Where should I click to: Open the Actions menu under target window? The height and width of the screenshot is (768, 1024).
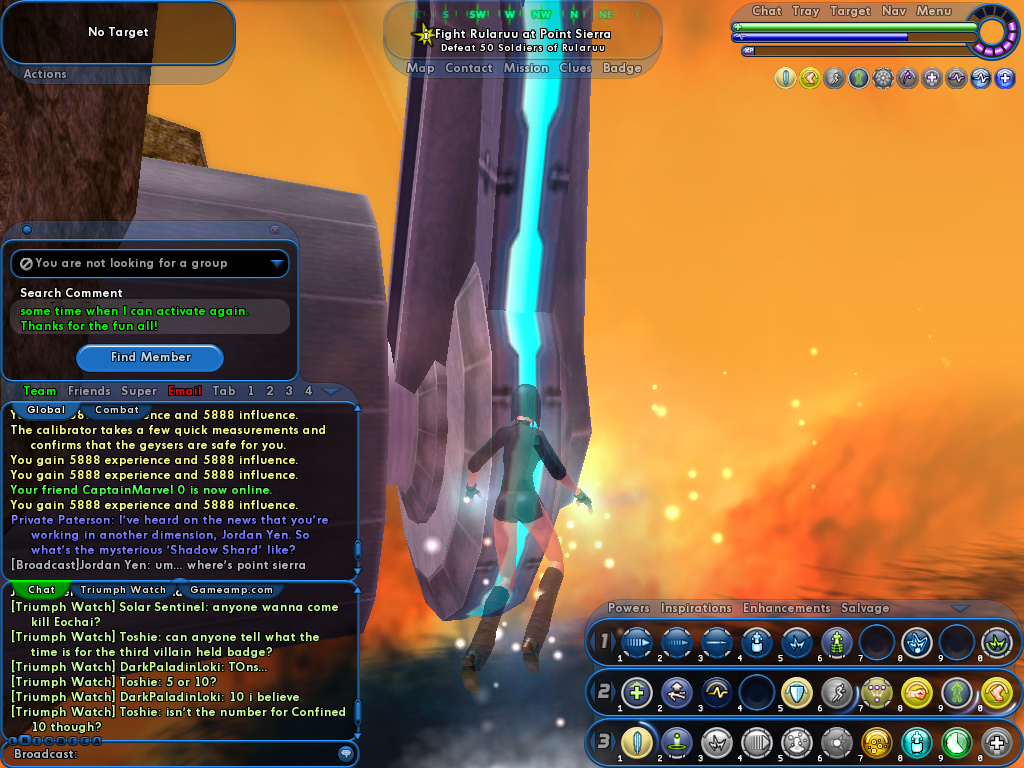pyautogui.click(x=45, y=74)
